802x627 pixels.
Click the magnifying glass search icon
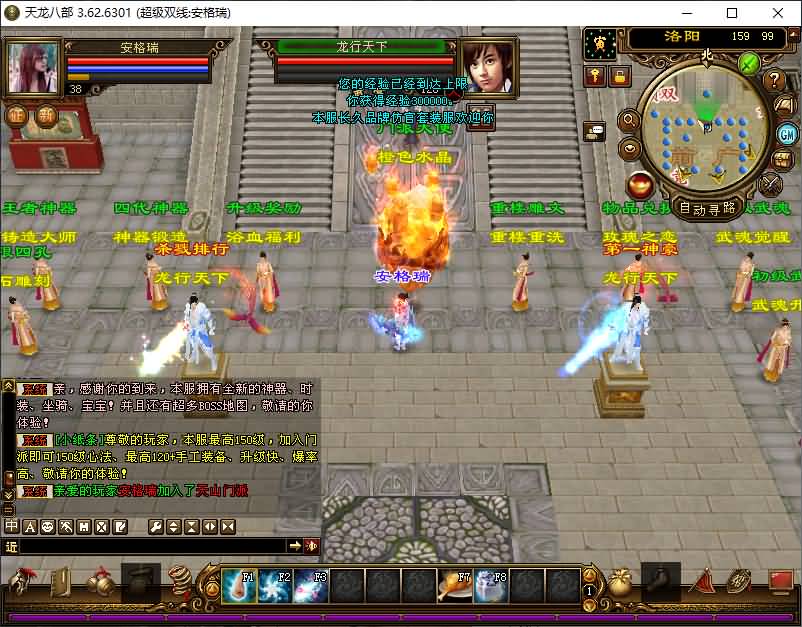(630, 120)
